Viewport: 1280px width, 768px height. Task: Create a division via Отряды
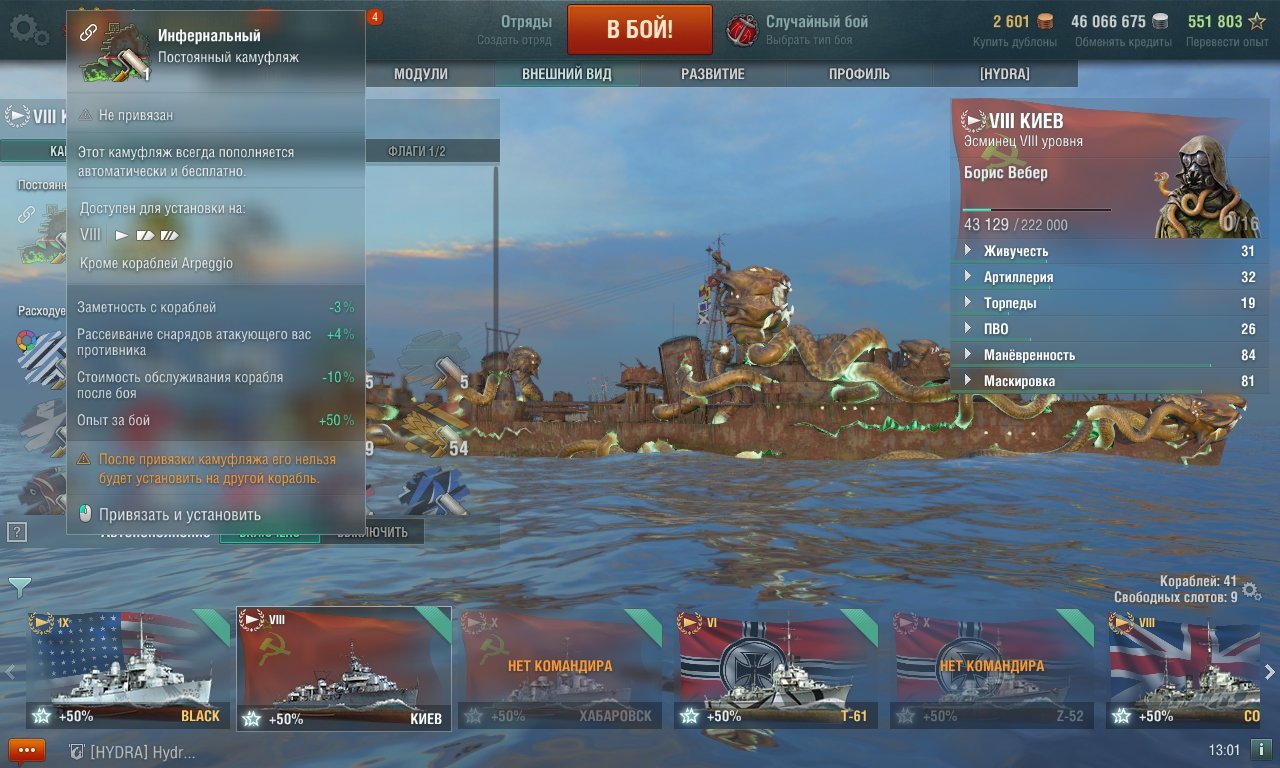tap(514, 29)
